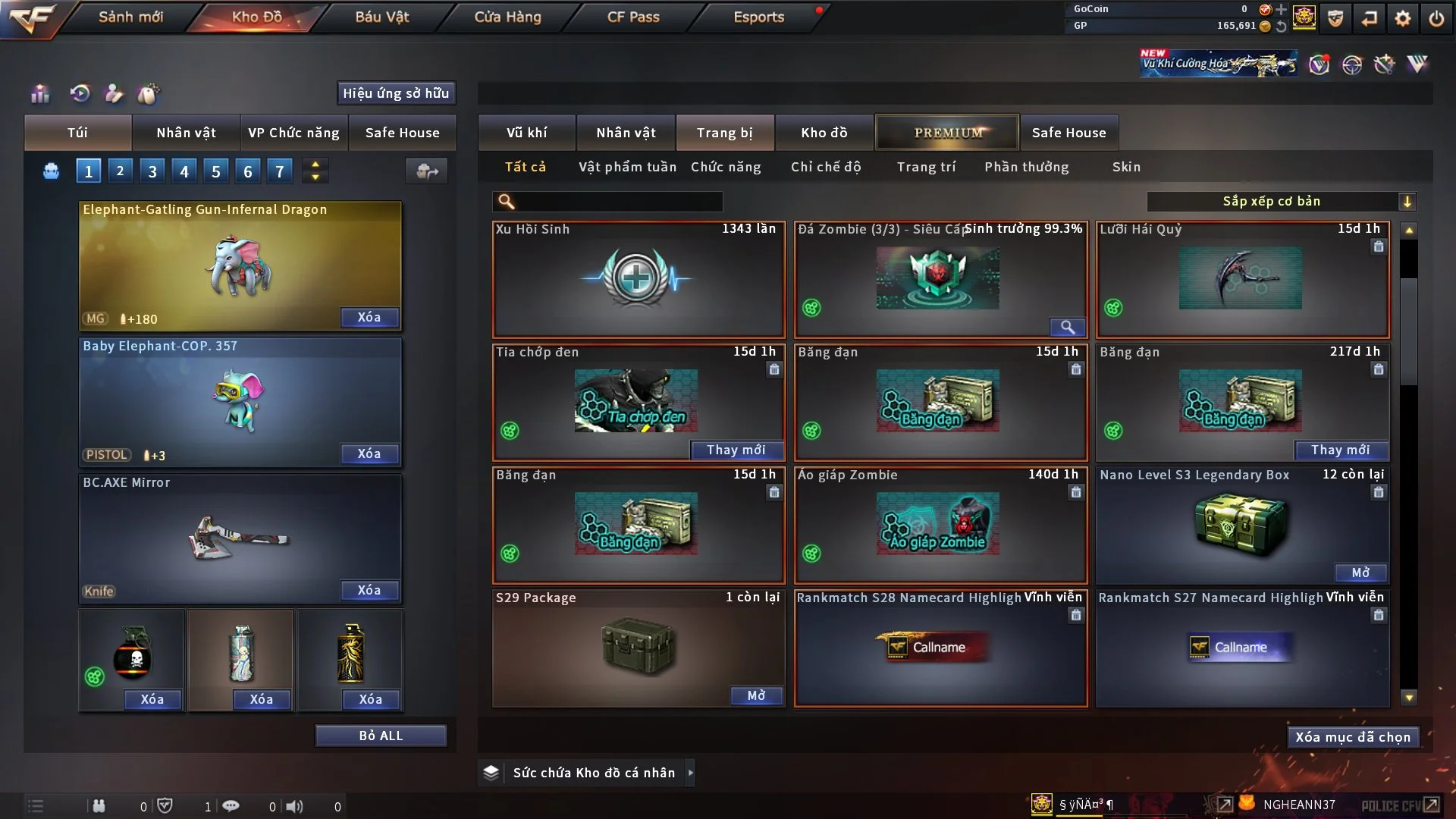Renew the Tia chớp đen item
This screenshot has height=819, width=1456.
coord(736,450)
